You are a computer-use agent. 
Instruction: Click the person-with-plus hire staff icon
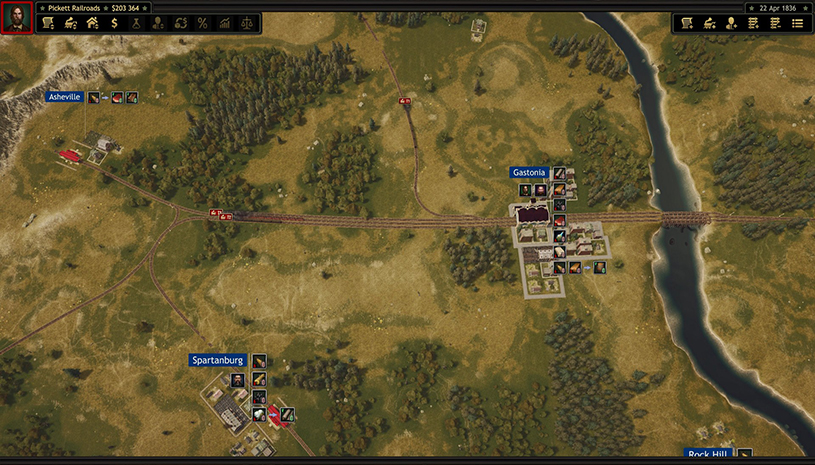[731, 23]
